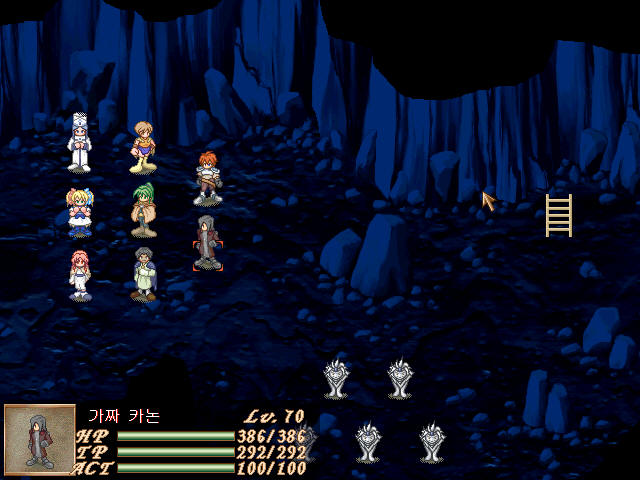Click the hooded character portrait in status panel
This screenshot has height=480, width=640.
click(39, 440)
